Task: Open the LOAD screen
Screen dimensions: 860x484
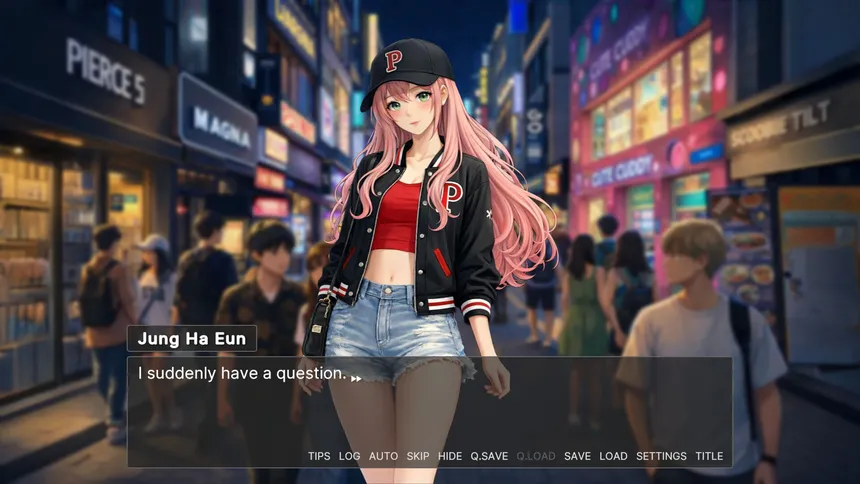Action: pyautogui.click(x=613, y=456)
